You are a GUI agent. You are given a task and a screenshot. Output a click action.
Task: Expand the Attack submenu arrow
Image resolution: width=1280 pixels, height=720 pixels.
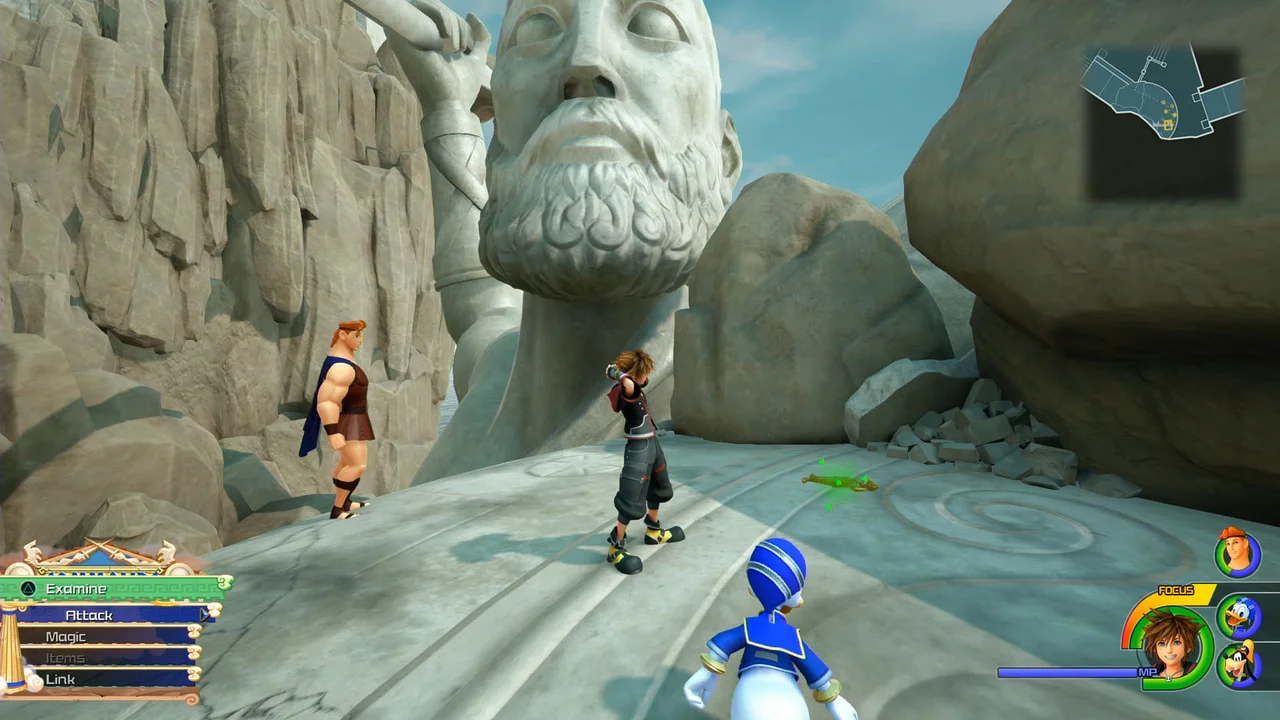tap(205, 616)
